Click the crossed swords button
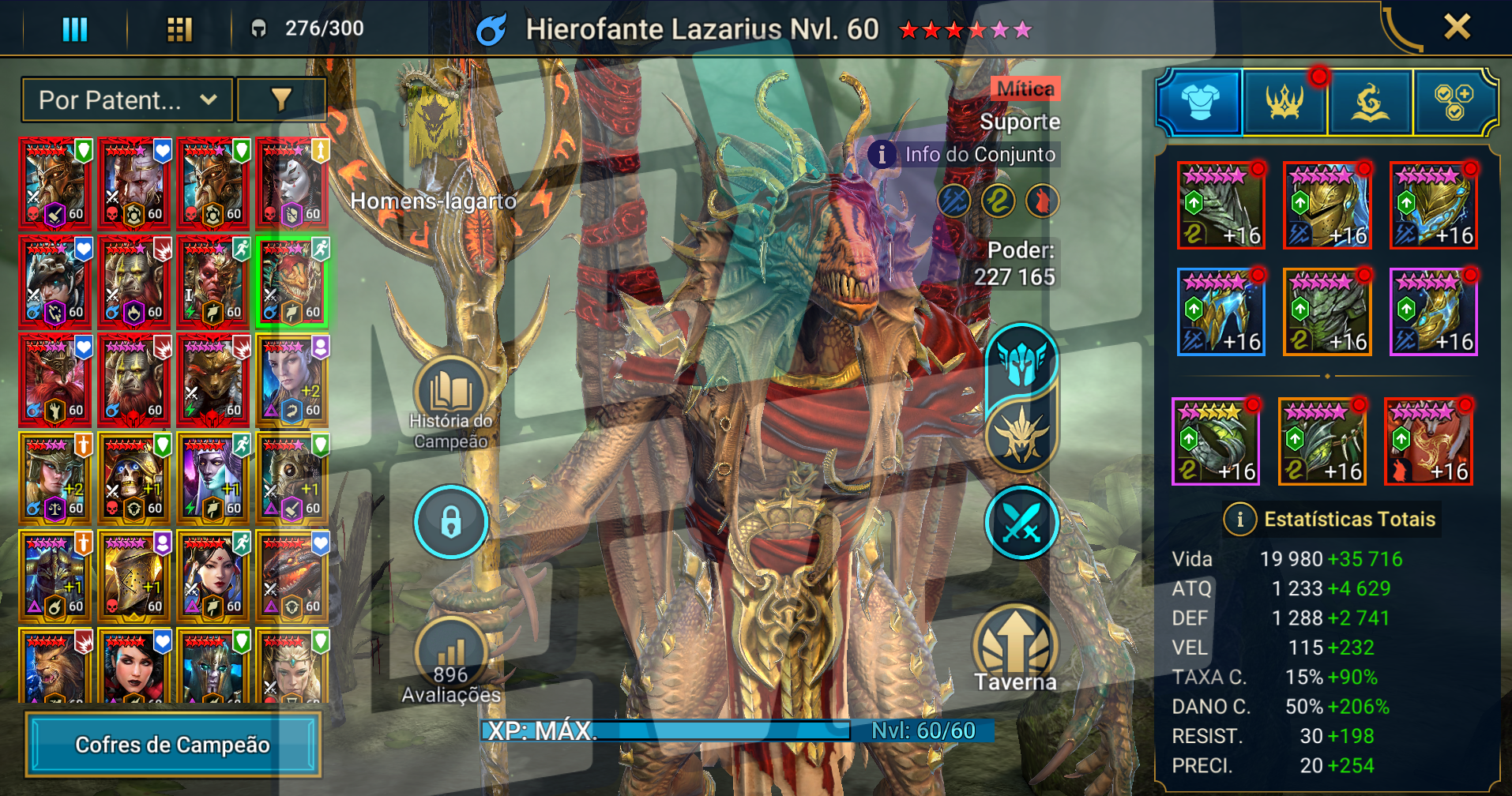 pyautogui.click(x=1021, y=523)
